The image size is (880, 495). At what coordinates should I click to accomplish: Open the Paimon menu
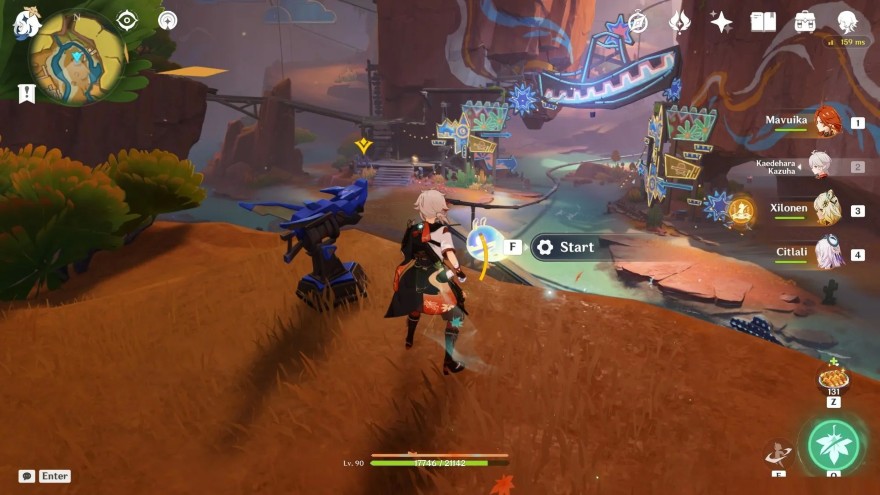tap(25, 22)
